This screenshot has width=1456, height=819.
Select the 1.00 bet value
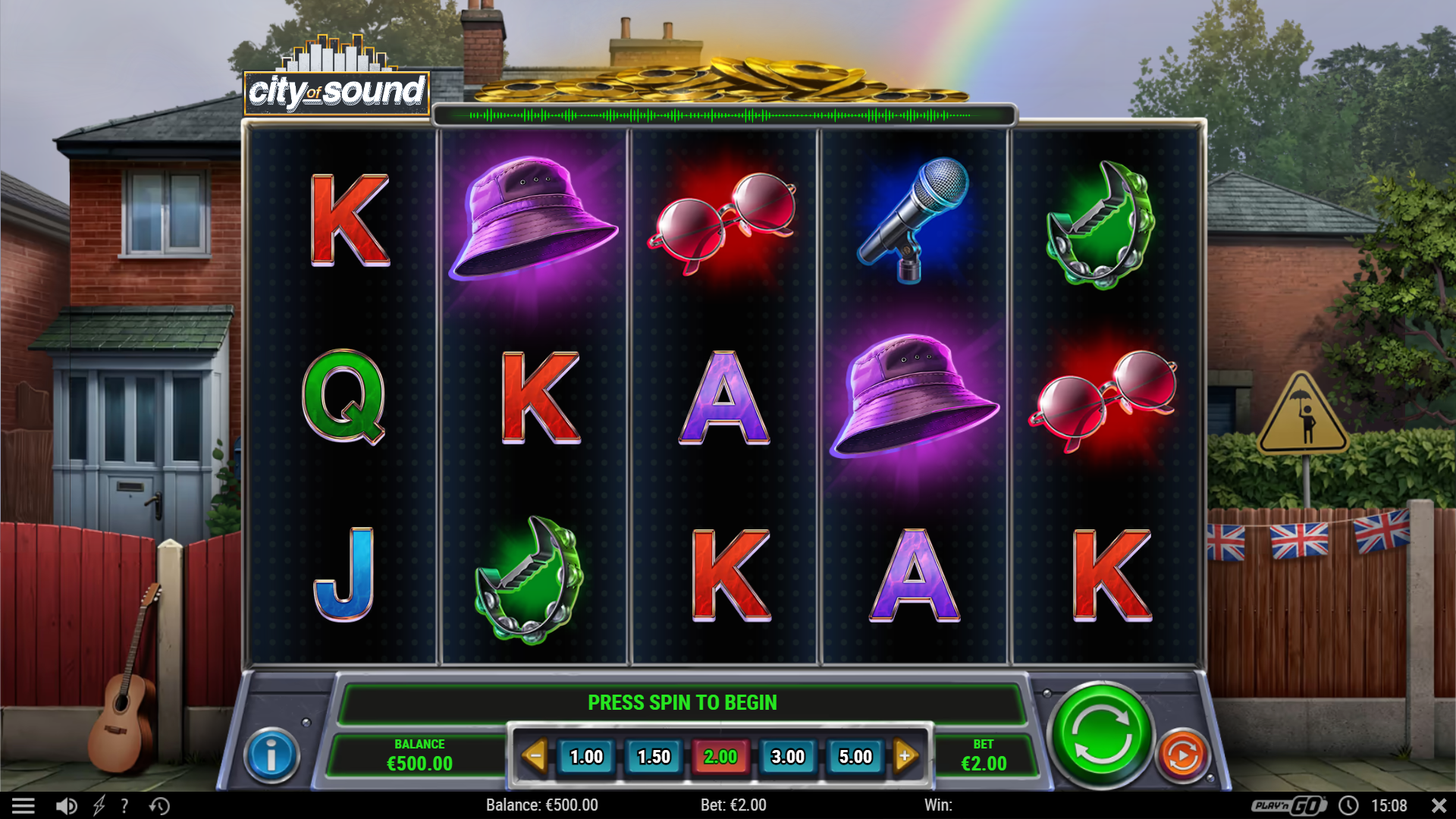[586, 757]
